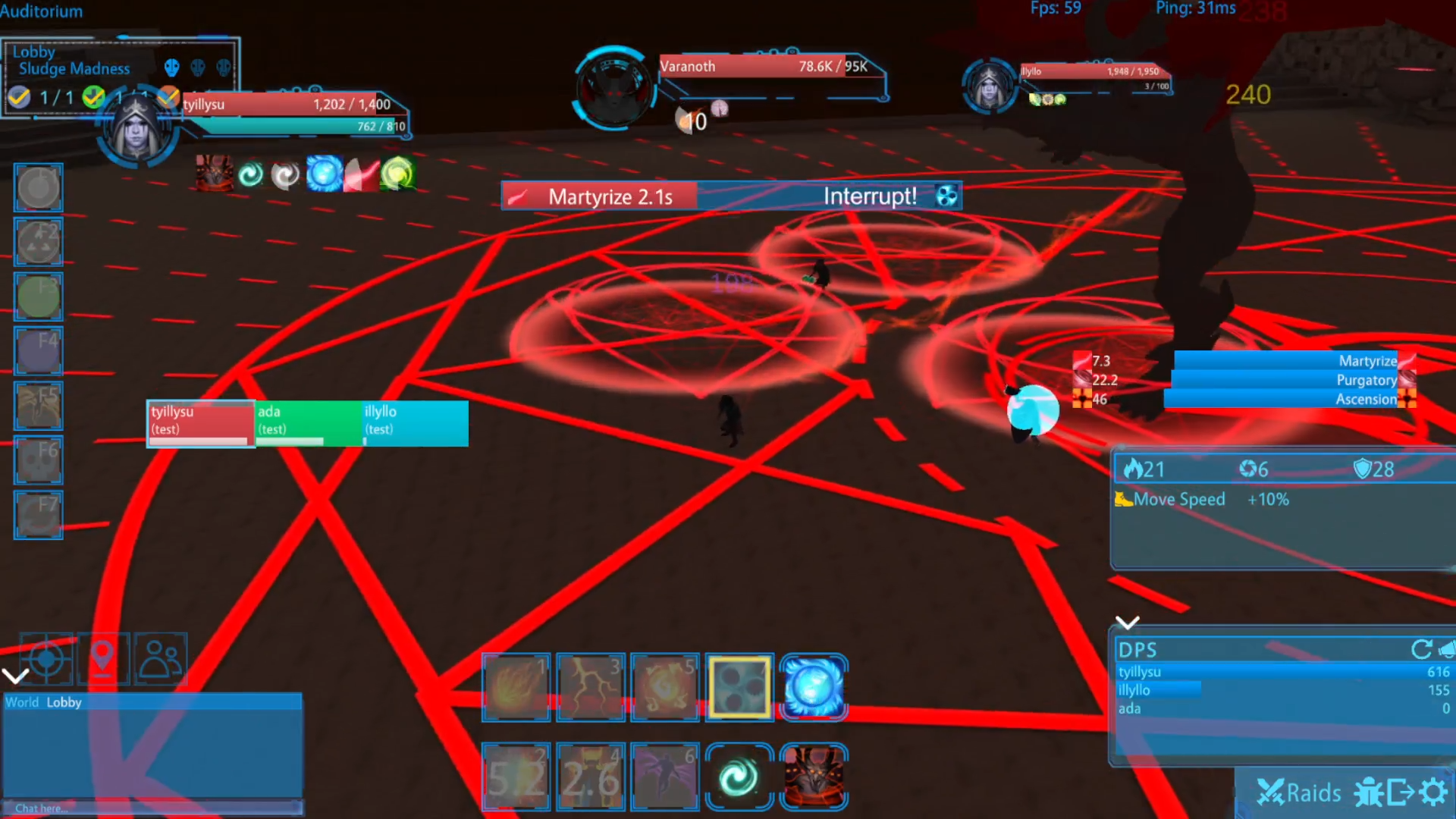1456x819 pixels.
Task: Activate the lightning ability in slot 3
Action: pos(591,687)
